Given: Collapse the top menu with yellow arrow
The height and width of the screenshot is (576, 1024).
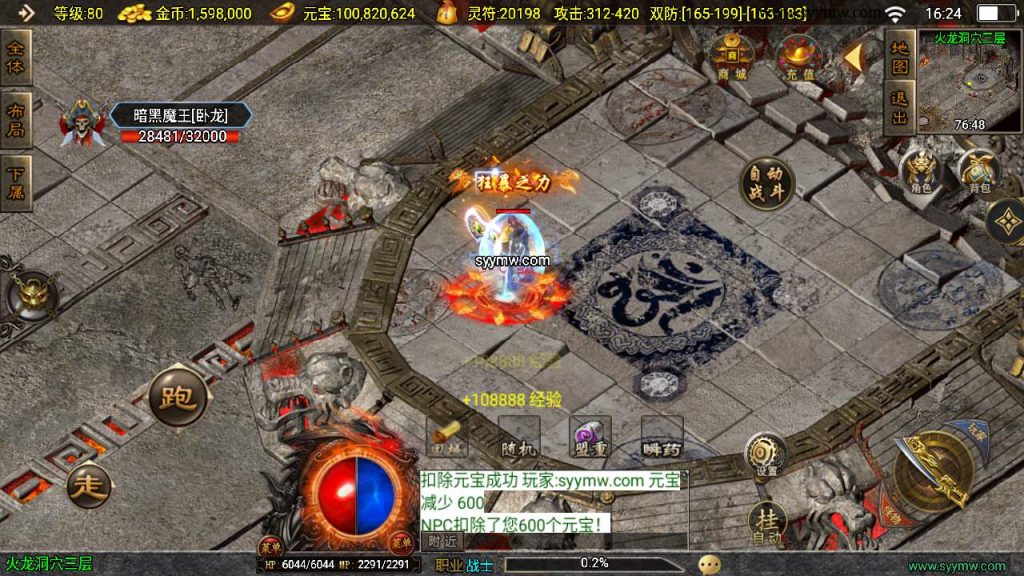Looking at the screenshot, I should [x=853, y=57].
